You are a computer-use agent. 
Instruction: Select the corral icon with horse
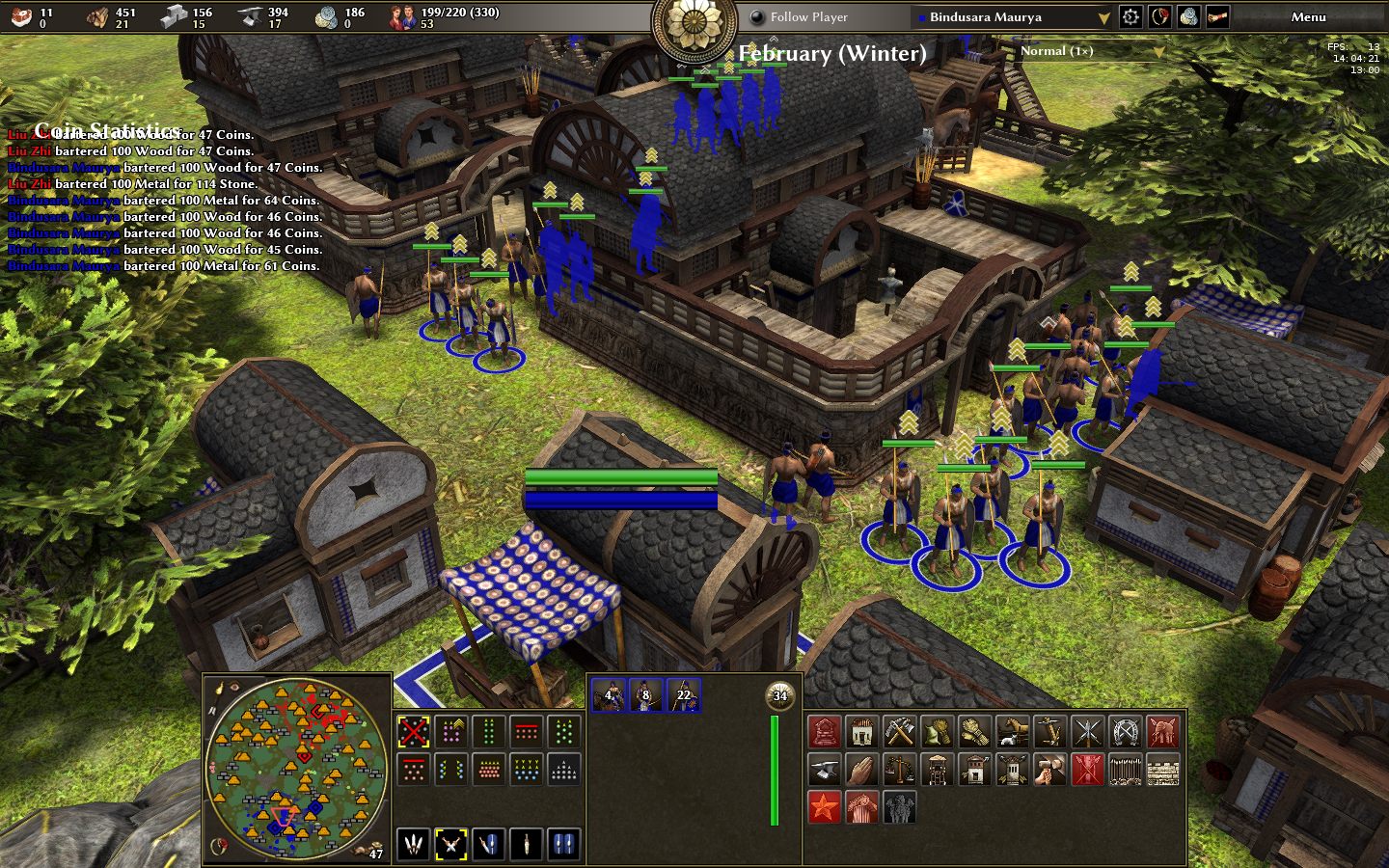click(x=1012, y=732)
